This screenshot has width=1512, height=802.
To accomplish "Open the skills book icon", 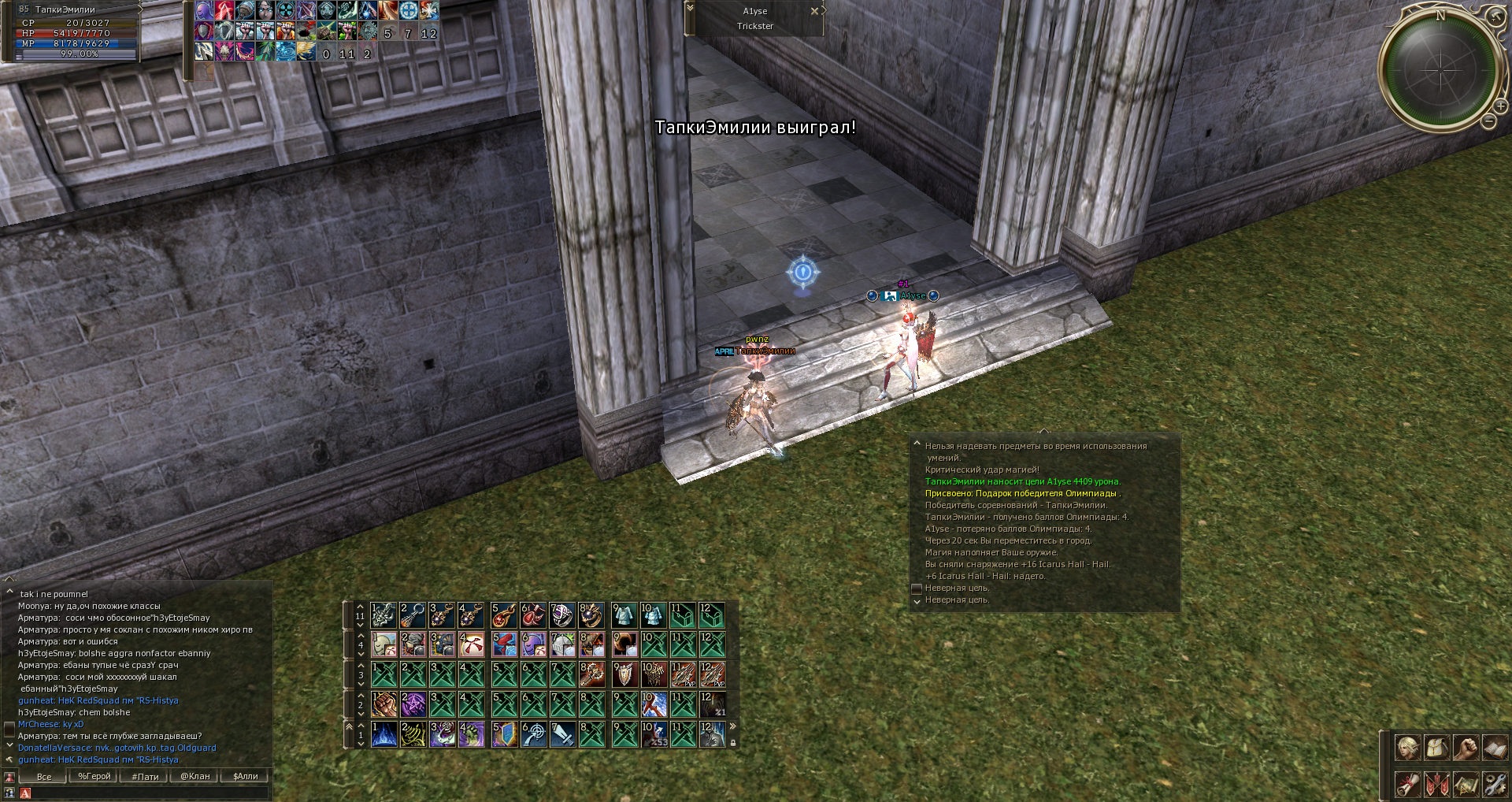I will pyautogui.click(x=1495, y=748).
